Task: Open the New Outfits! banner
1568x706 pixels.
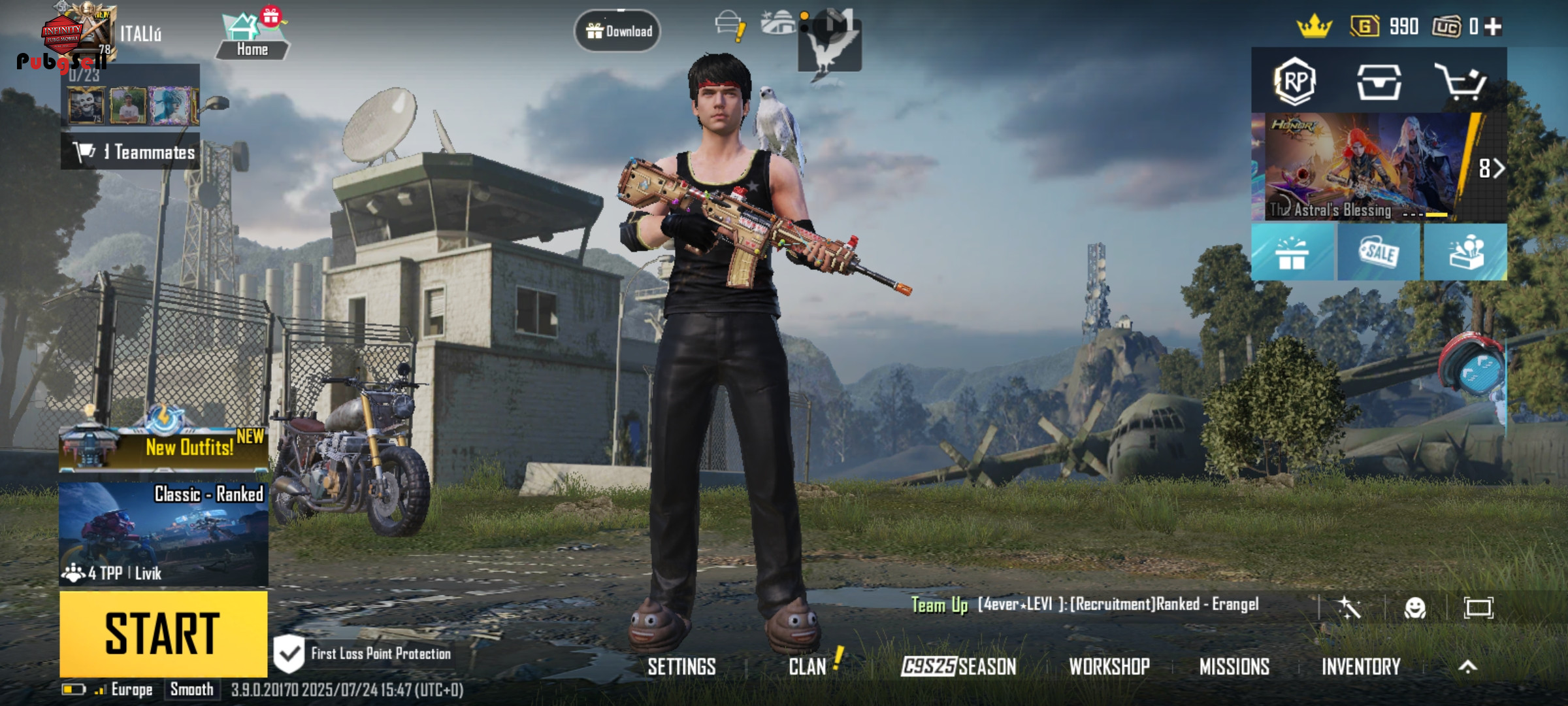Action: click(x=163, y=446)
